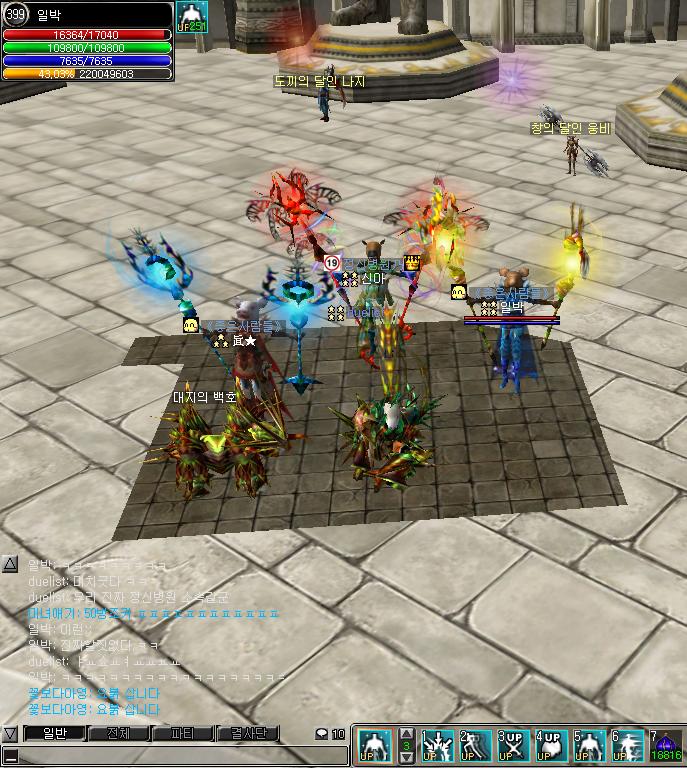Click the speech bubble icon showing 10
The width and height of the screenshot is (687, 768).
click(x=330, y=734)
